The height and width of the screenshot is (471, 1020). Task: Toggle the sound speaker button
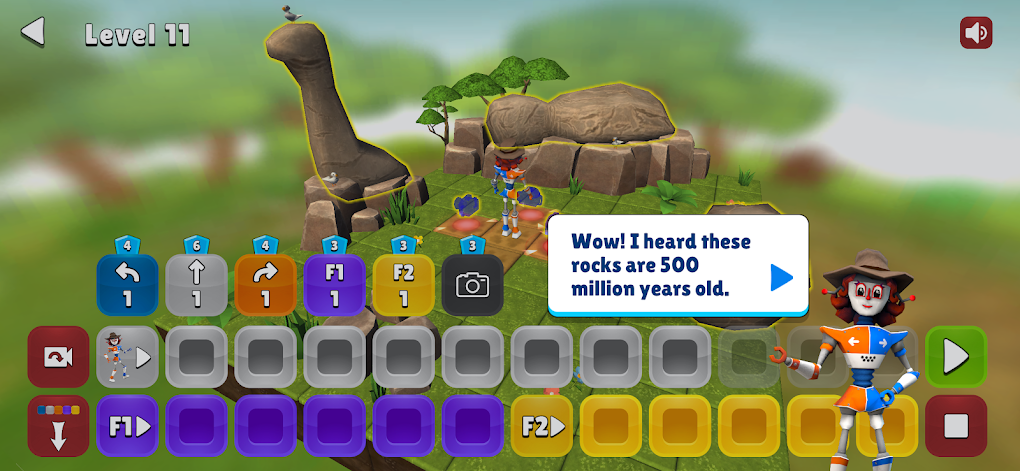pos(975,33)
